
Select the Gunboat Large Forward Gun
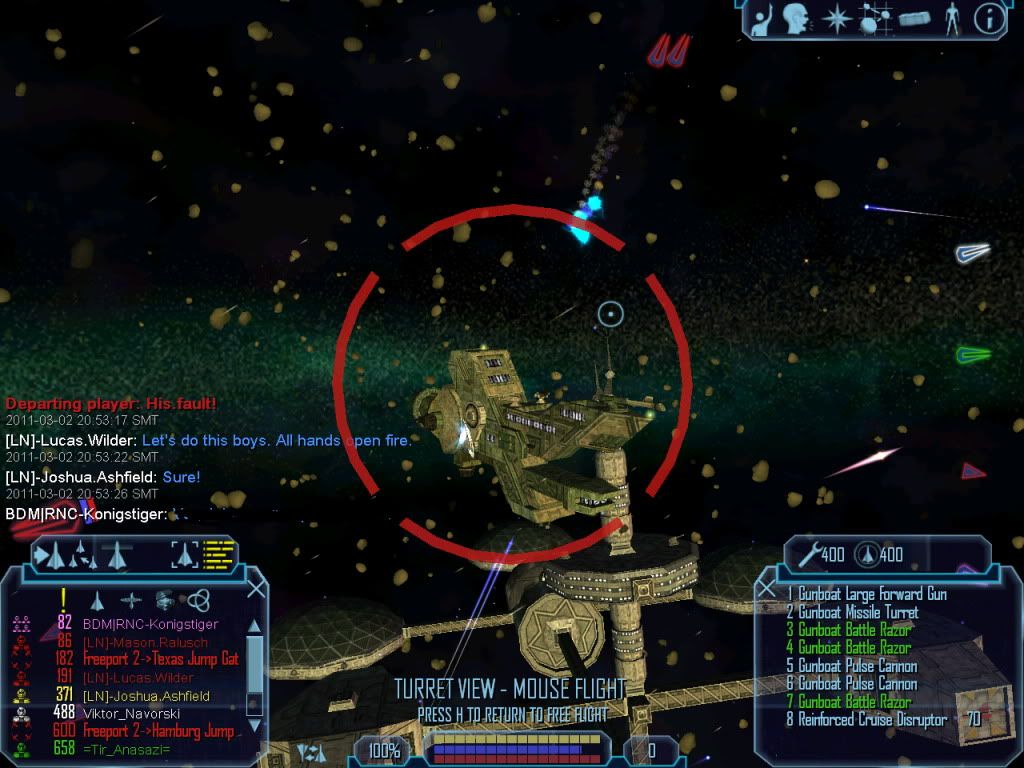866,594
